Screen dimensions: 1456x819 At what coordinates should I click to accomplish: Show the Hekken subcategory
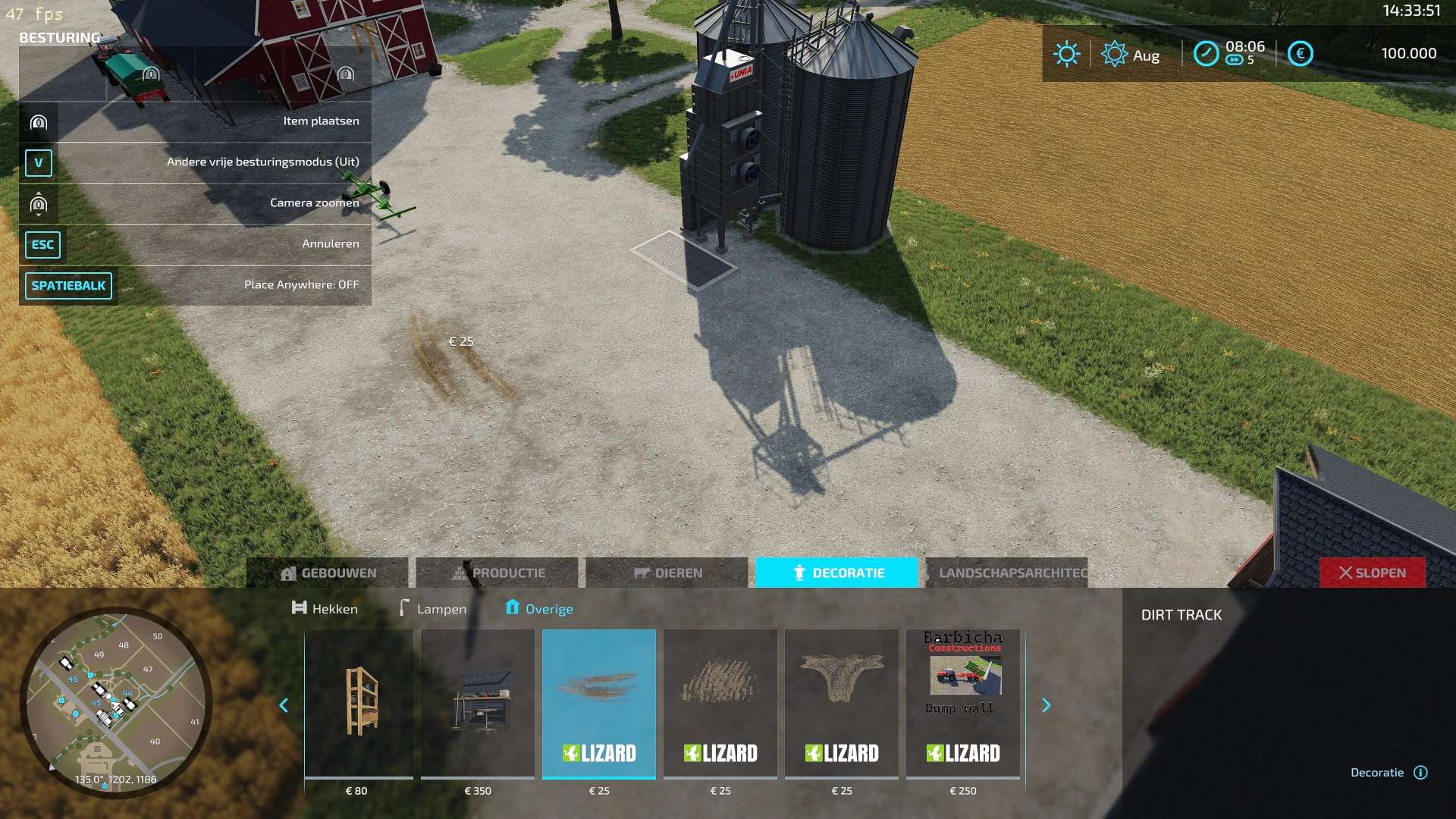pos(325,609)
